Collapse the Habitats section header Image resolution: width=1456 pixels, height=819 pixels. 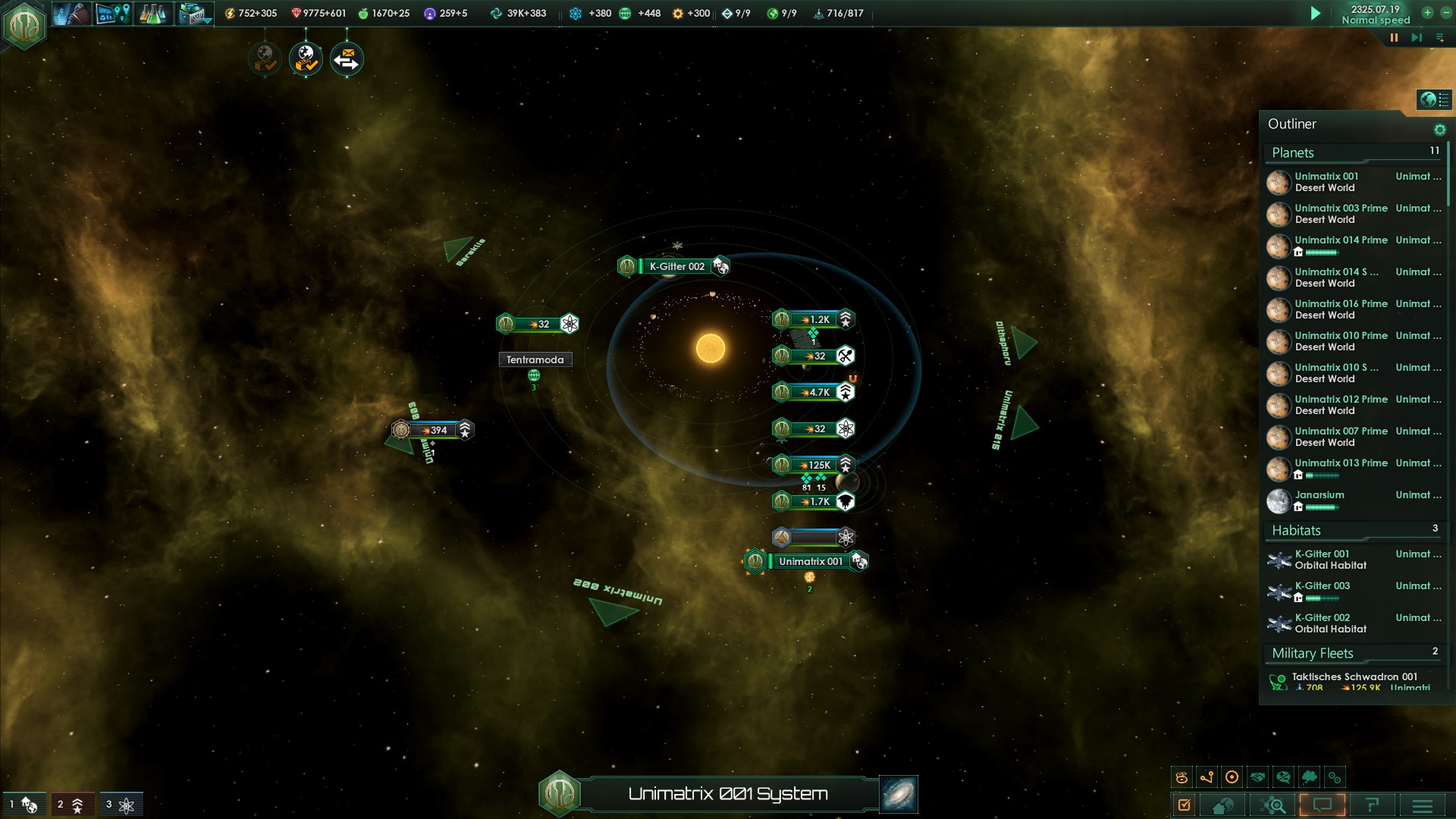1297,531
